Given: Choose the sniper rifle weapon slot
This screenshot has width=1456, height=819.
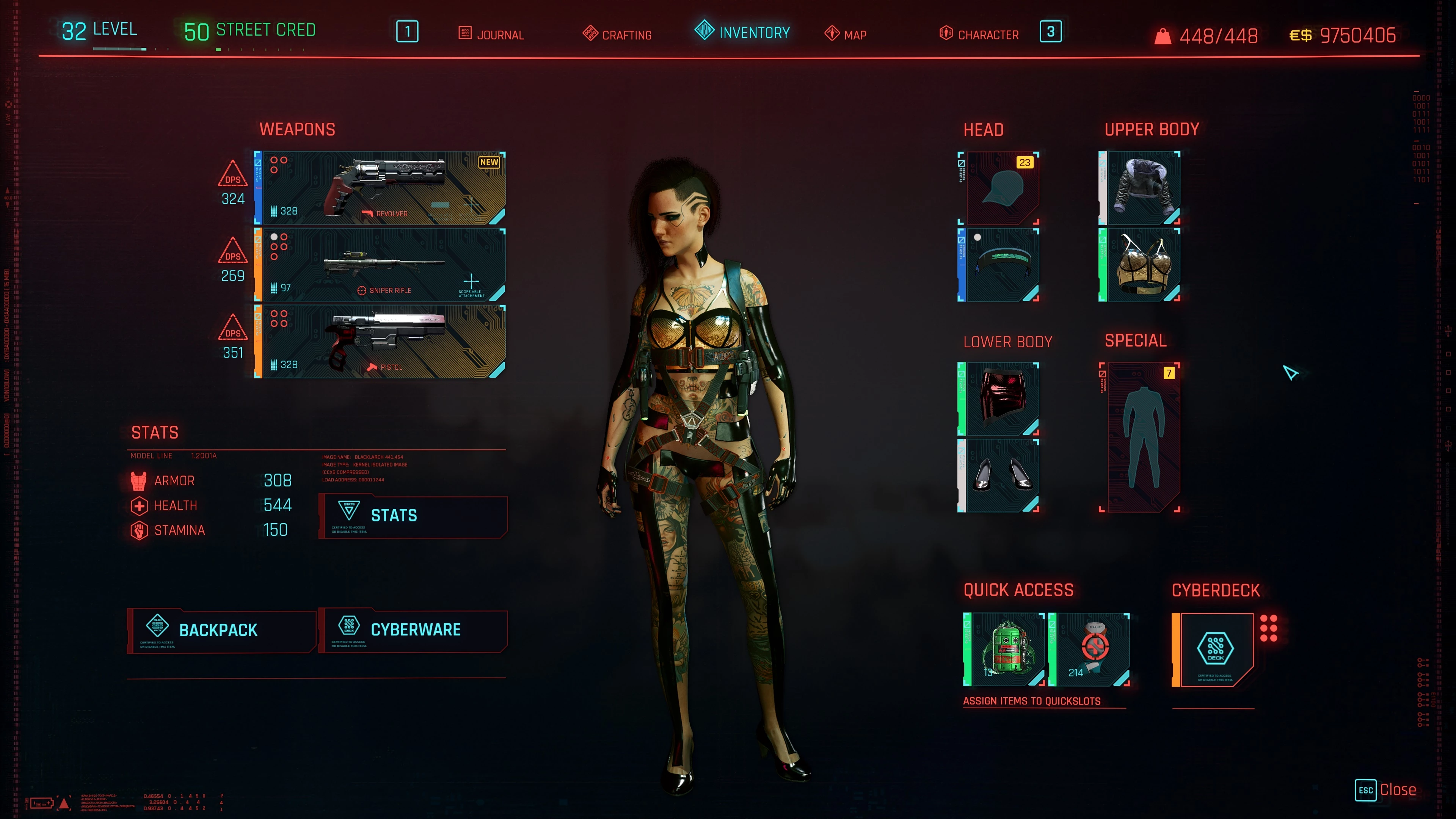Looking at the screenshot, I should (380, 265).
